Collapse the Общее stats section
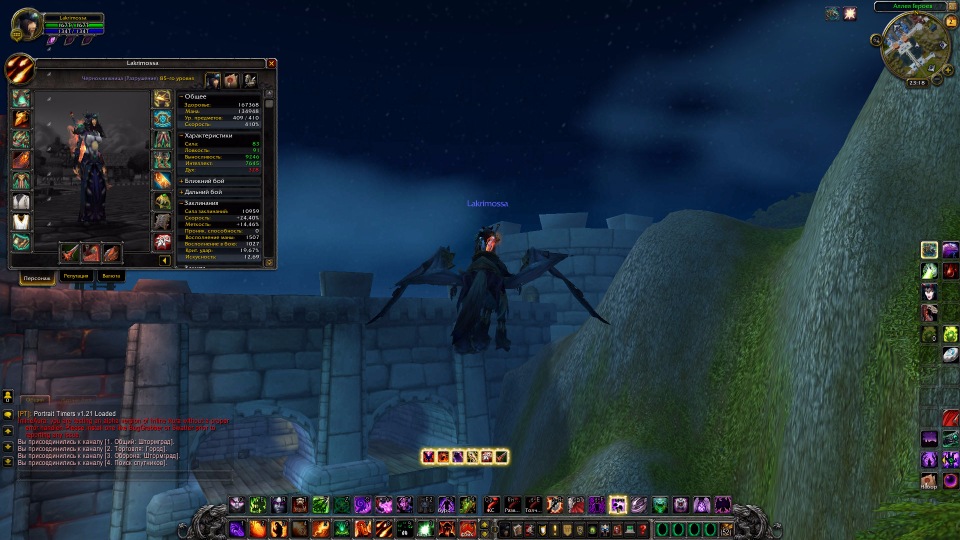 click(181, 96)
